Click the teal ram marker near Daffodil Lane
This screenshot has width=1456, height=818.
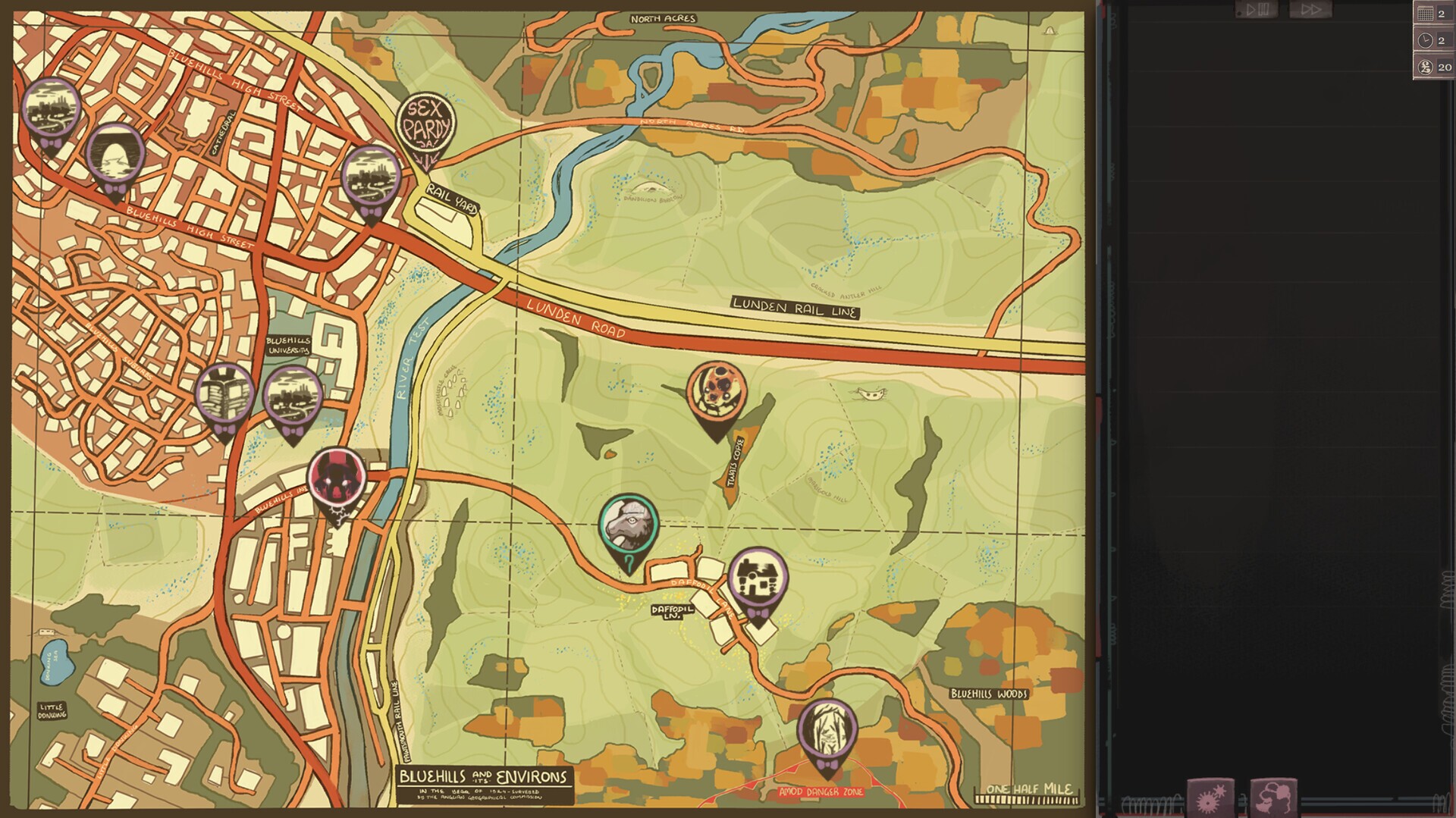coord(627,525)
